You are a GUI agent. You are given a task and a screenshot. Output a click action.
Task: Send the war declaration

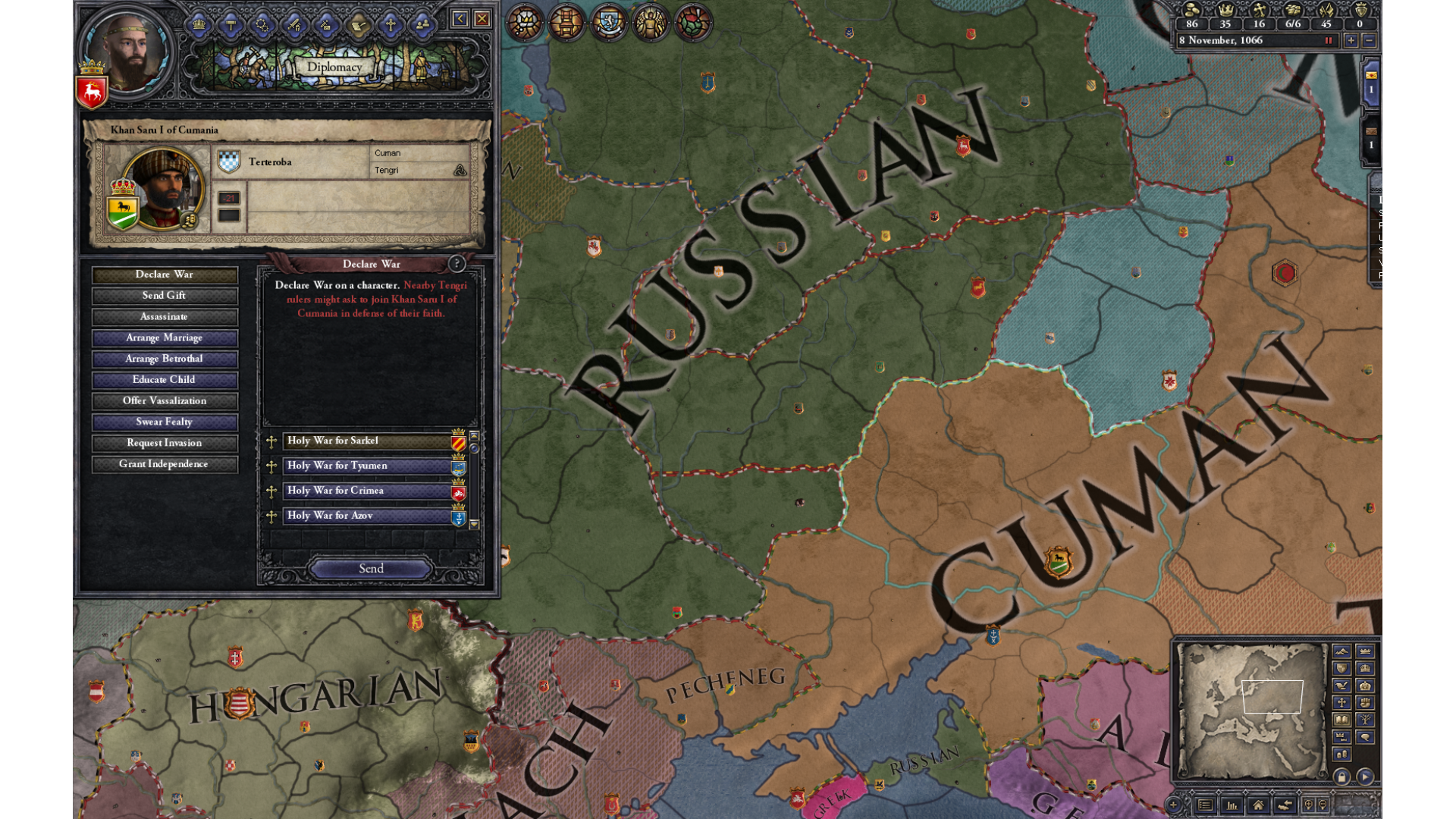pos(371,569)
